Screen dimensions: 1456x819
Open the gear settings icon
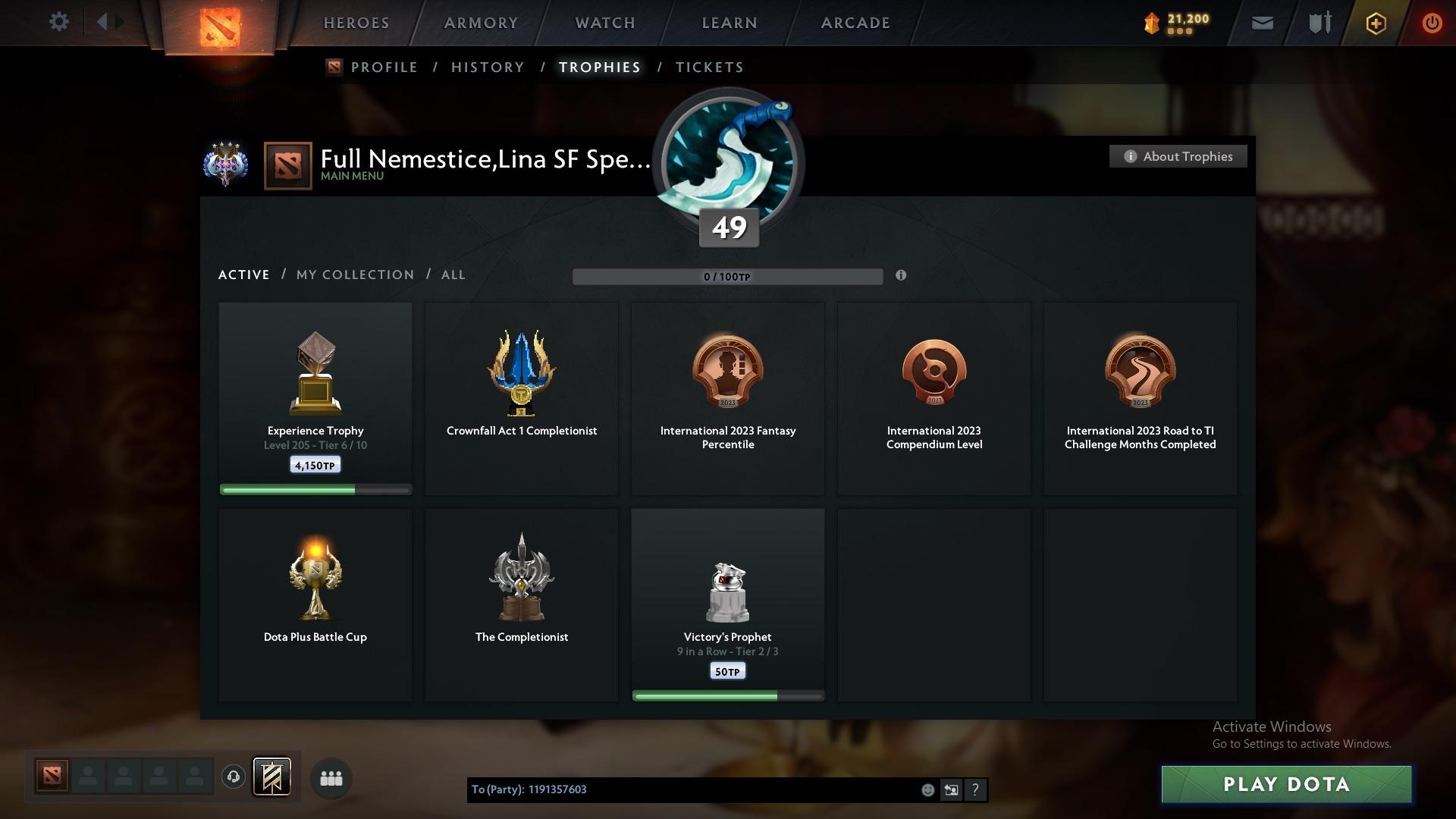59,22
